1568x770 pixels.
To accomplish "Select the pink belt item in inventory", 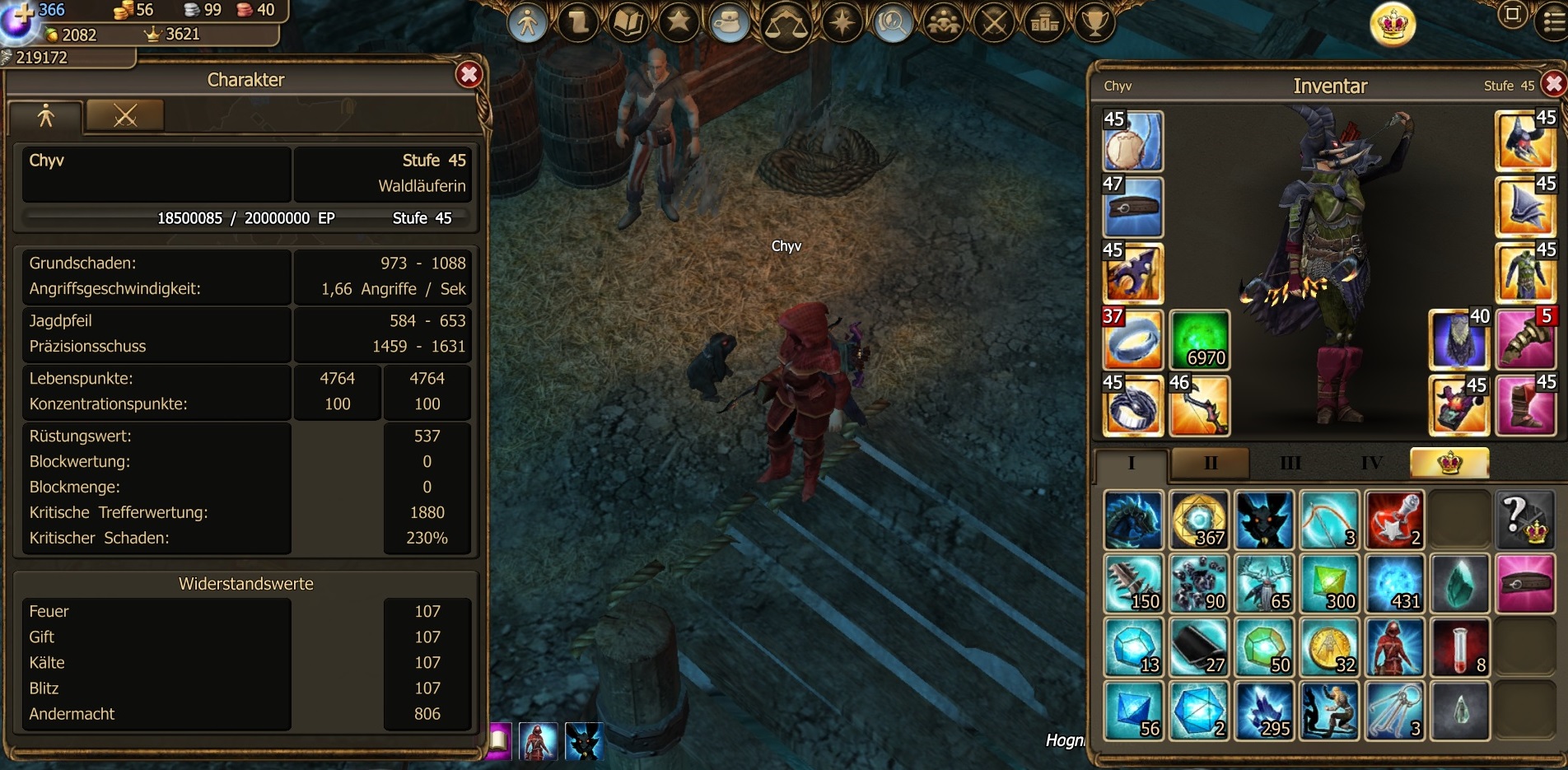I will coord(1524,584).
